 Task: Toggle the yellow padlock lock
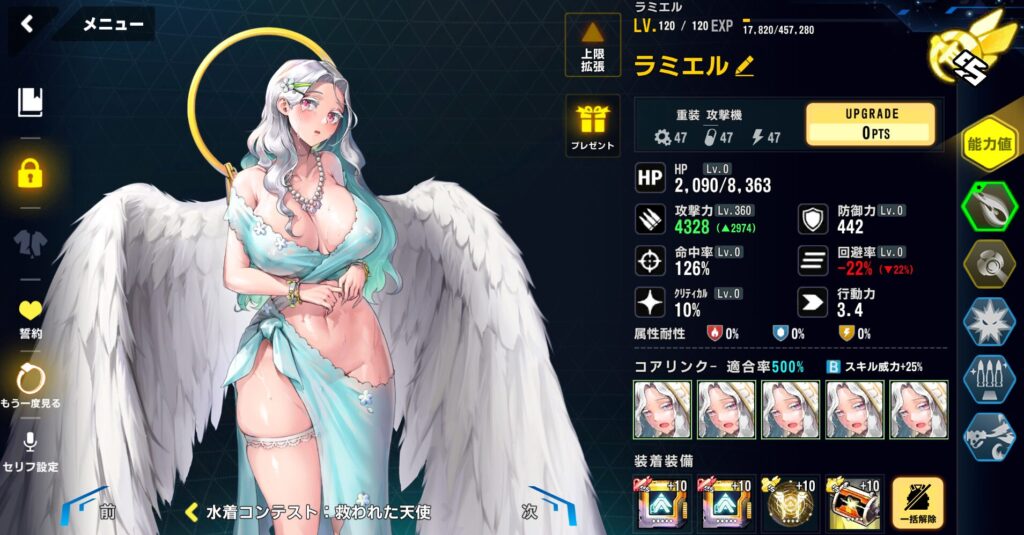point(30,172)
